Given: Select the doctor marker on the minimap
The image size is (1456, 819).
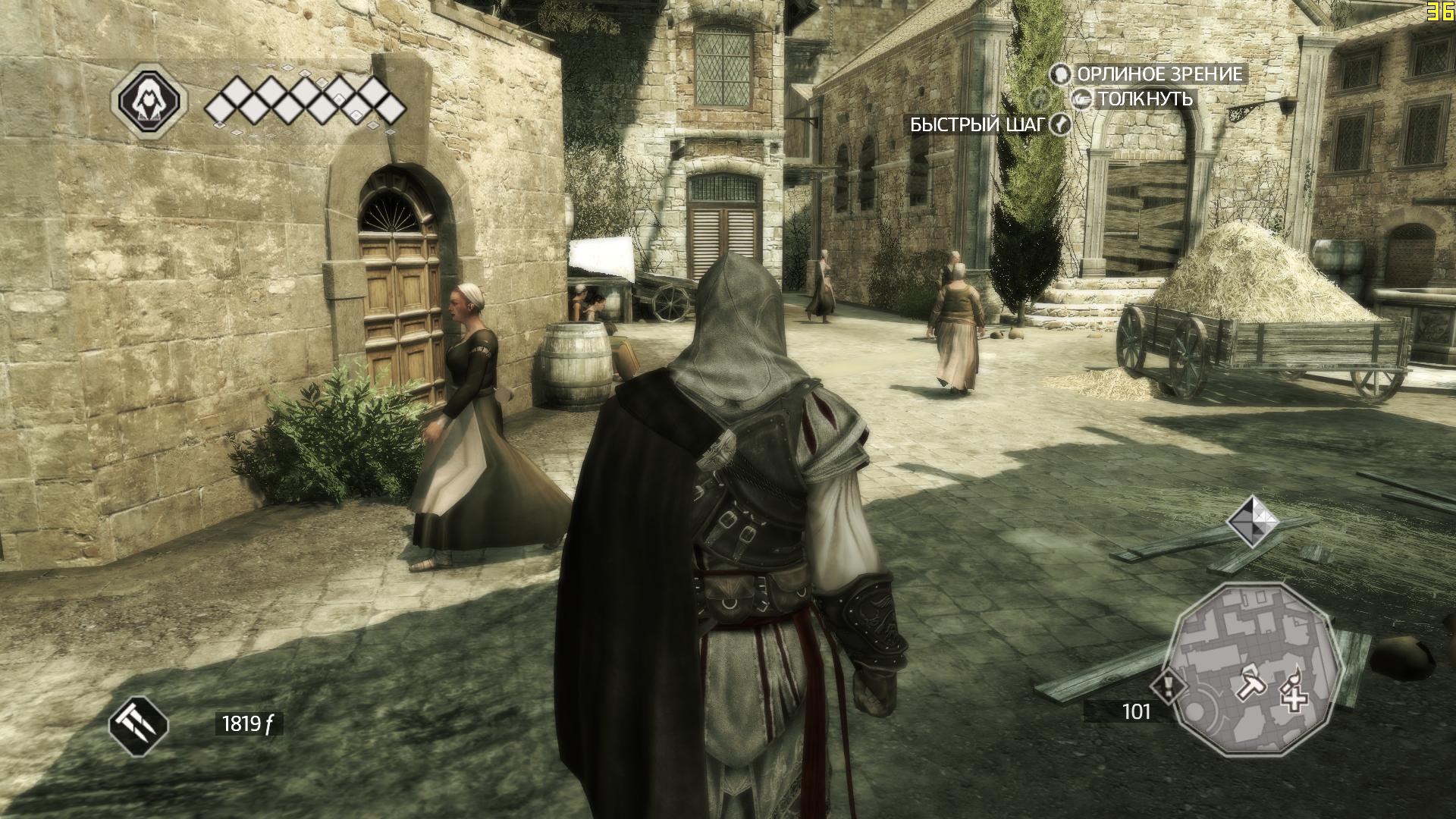Looking at the screenshot, I should coord(1292,689).
